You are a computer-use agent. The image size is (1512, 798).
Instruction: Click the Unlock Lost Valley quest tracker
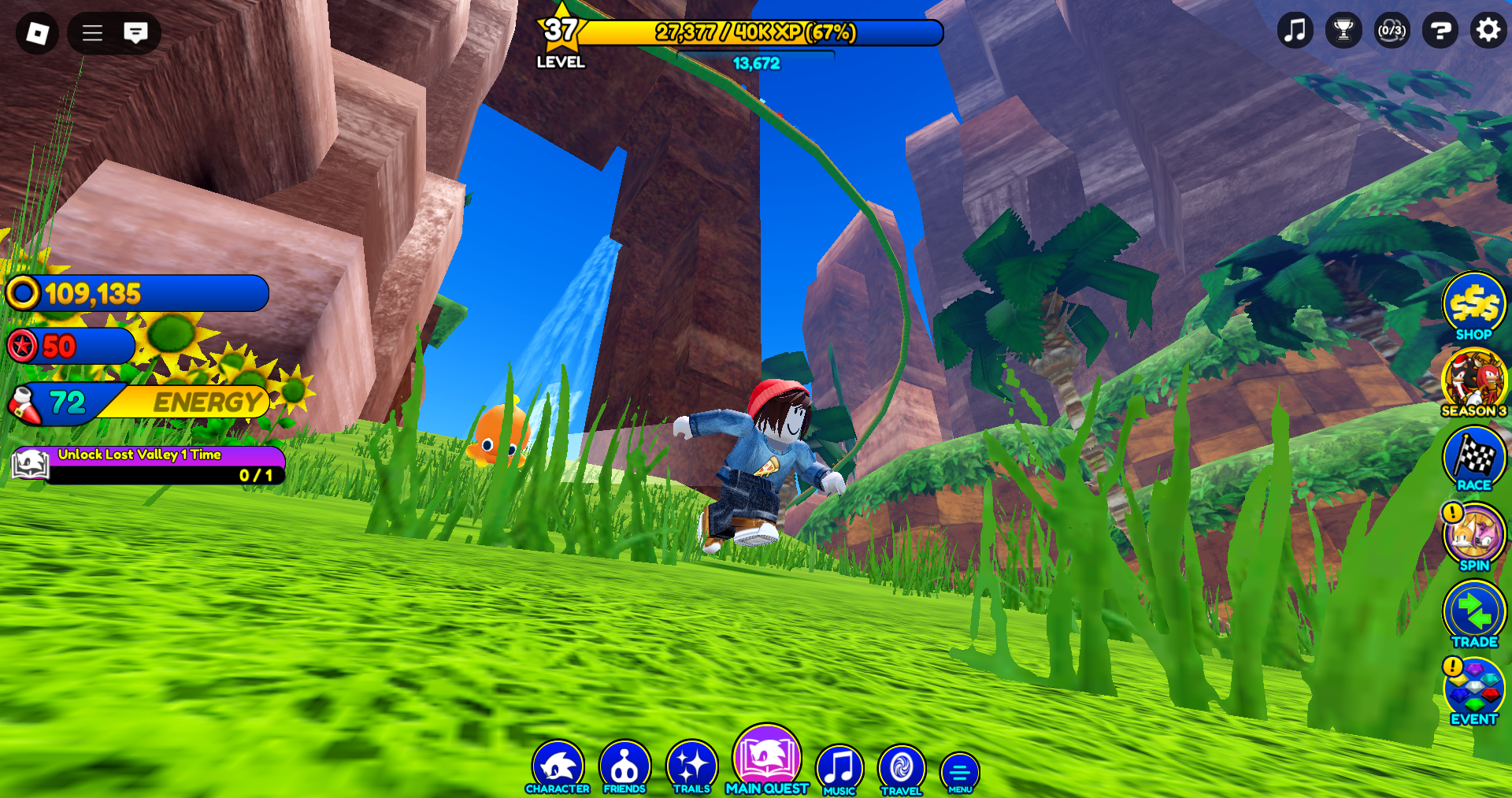pyautogui.click(x=150, y=465)
